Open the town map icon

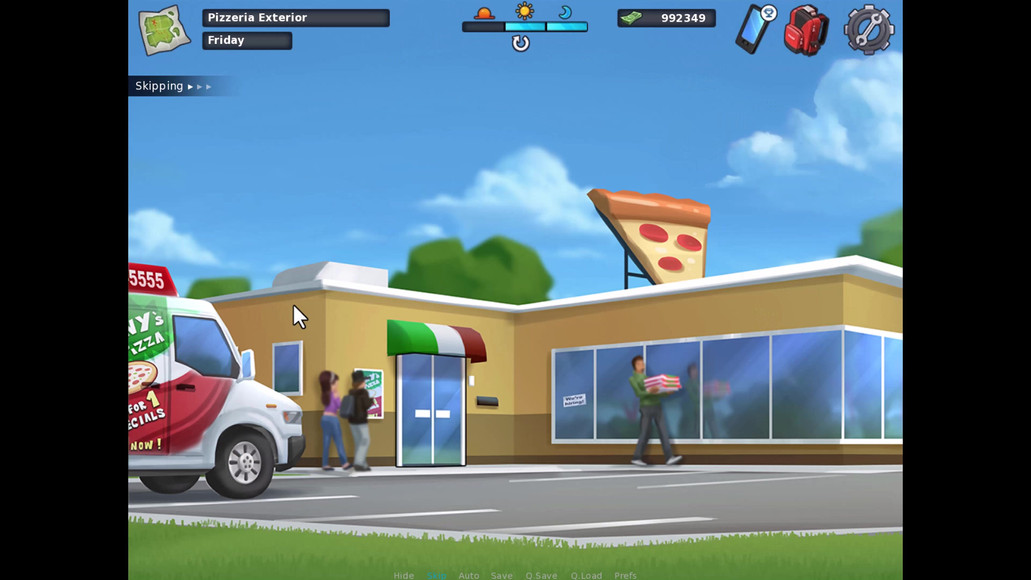click(x=164, y=30)
